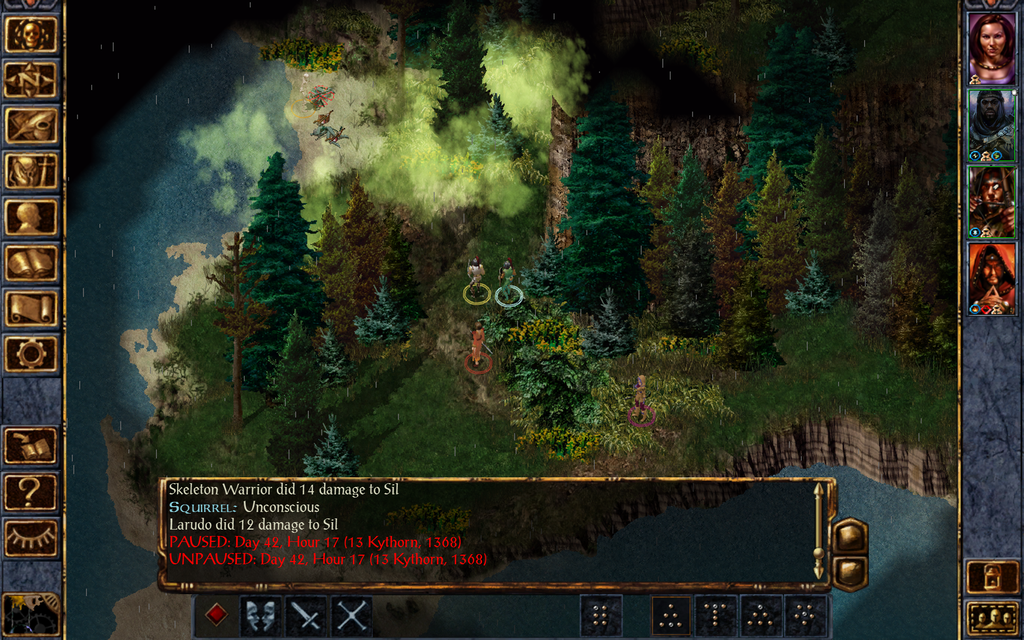Open the options gear button
This screenshot has width=1024, height=640.
(x=30, y=354)
